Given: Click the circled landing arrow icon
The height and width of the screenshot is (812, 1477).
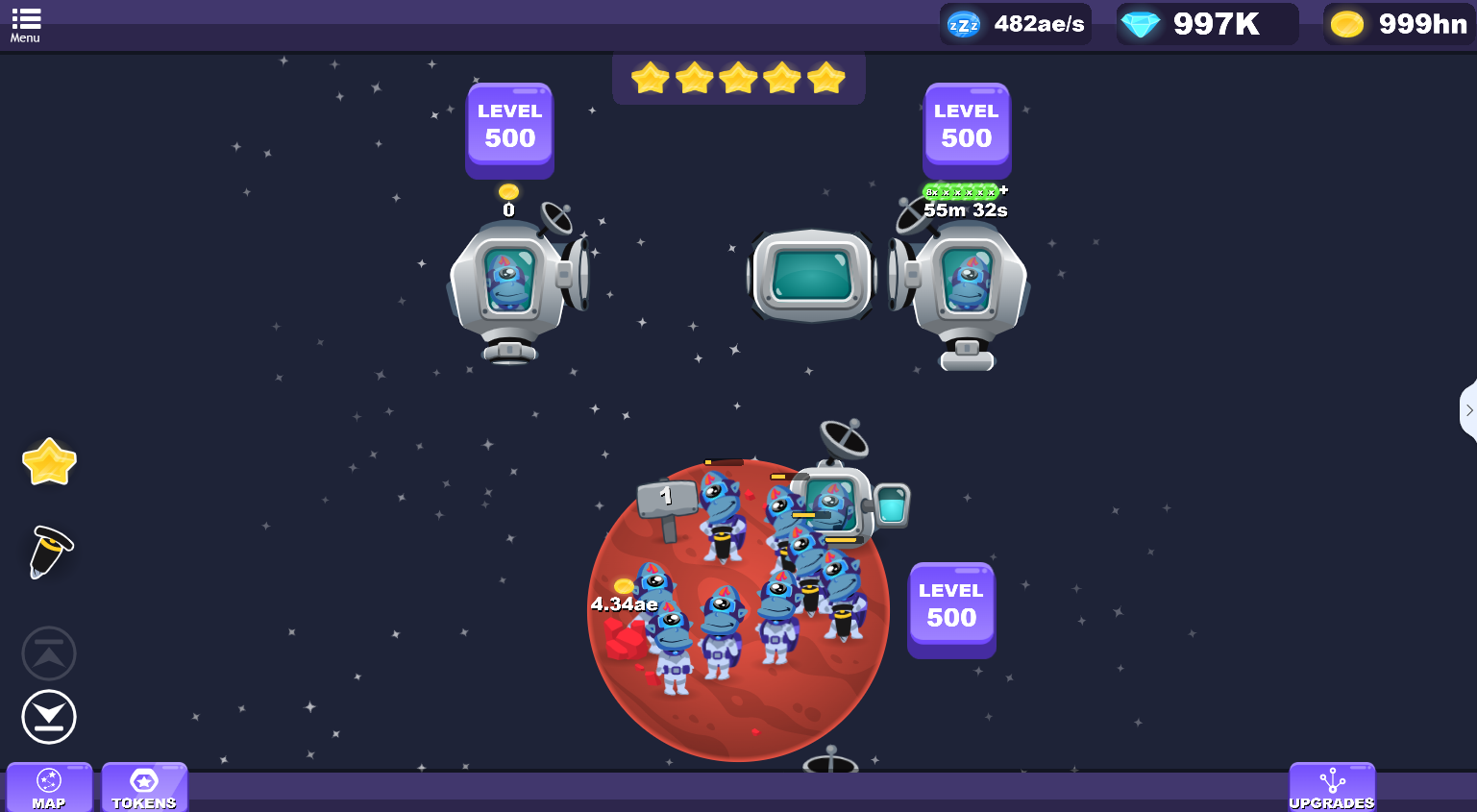Looking at the screenshot, I should [x=49, y=717].
